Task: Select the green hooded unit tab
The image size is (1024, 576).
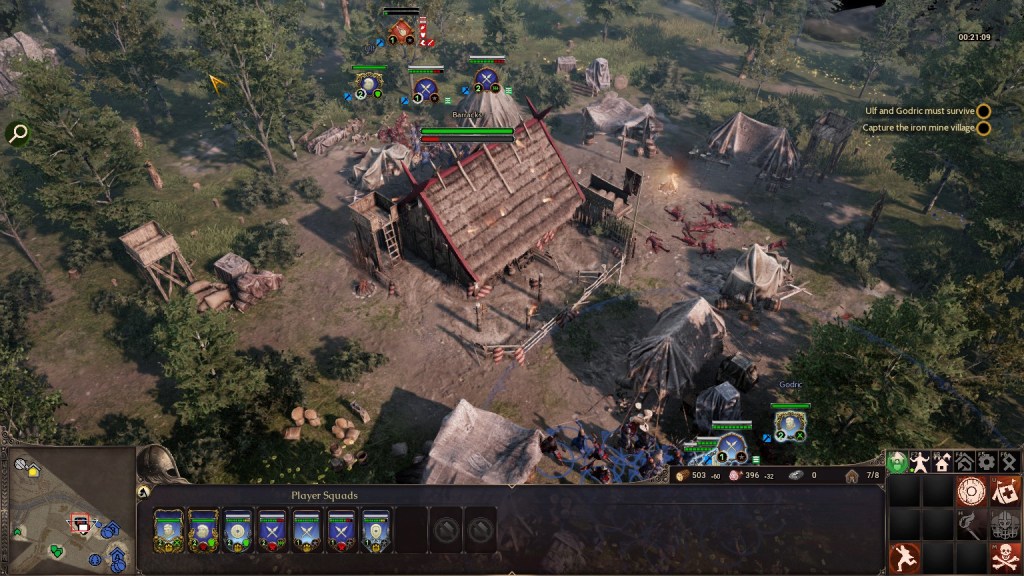Action: 897,462
